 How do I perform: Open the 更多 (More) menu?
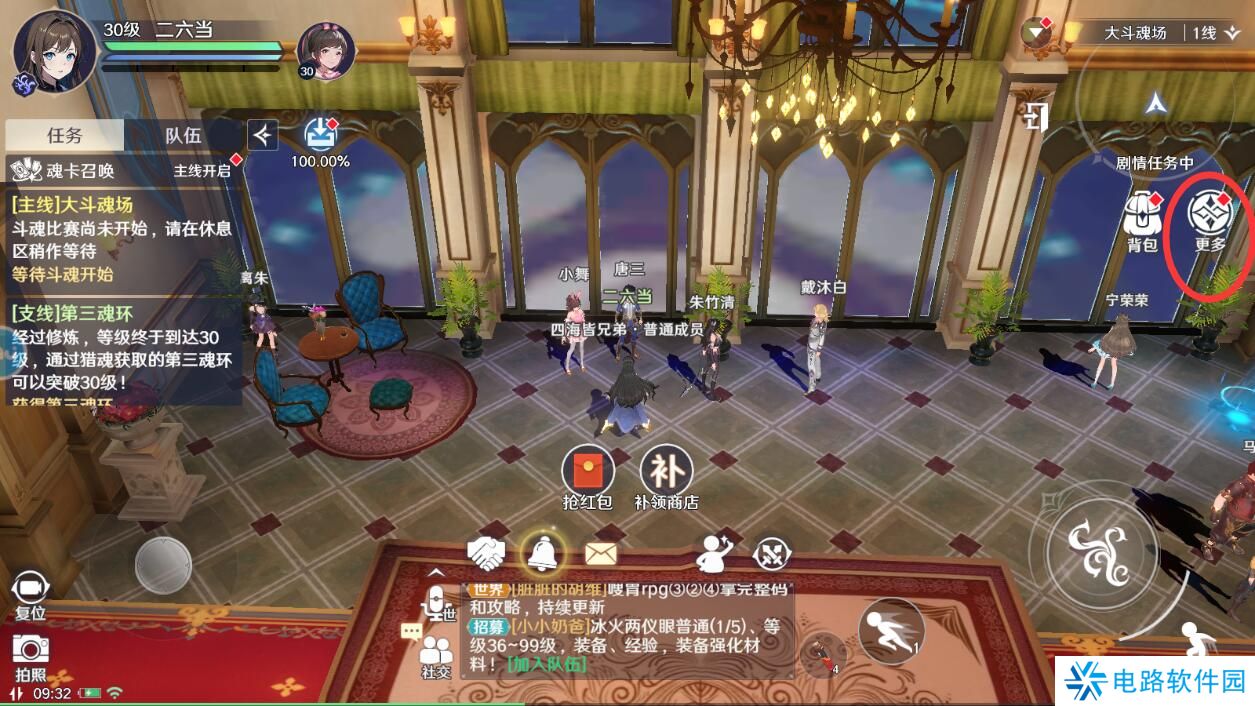[x=1210, y=218]
